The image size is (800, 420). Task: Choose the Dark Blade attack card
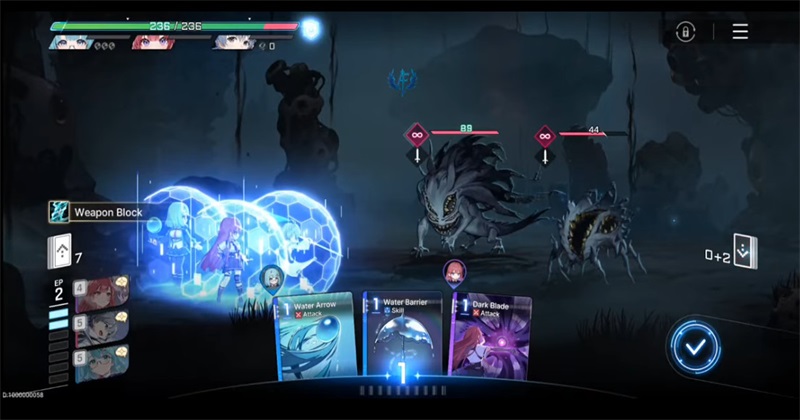click(x=491, y=335)
